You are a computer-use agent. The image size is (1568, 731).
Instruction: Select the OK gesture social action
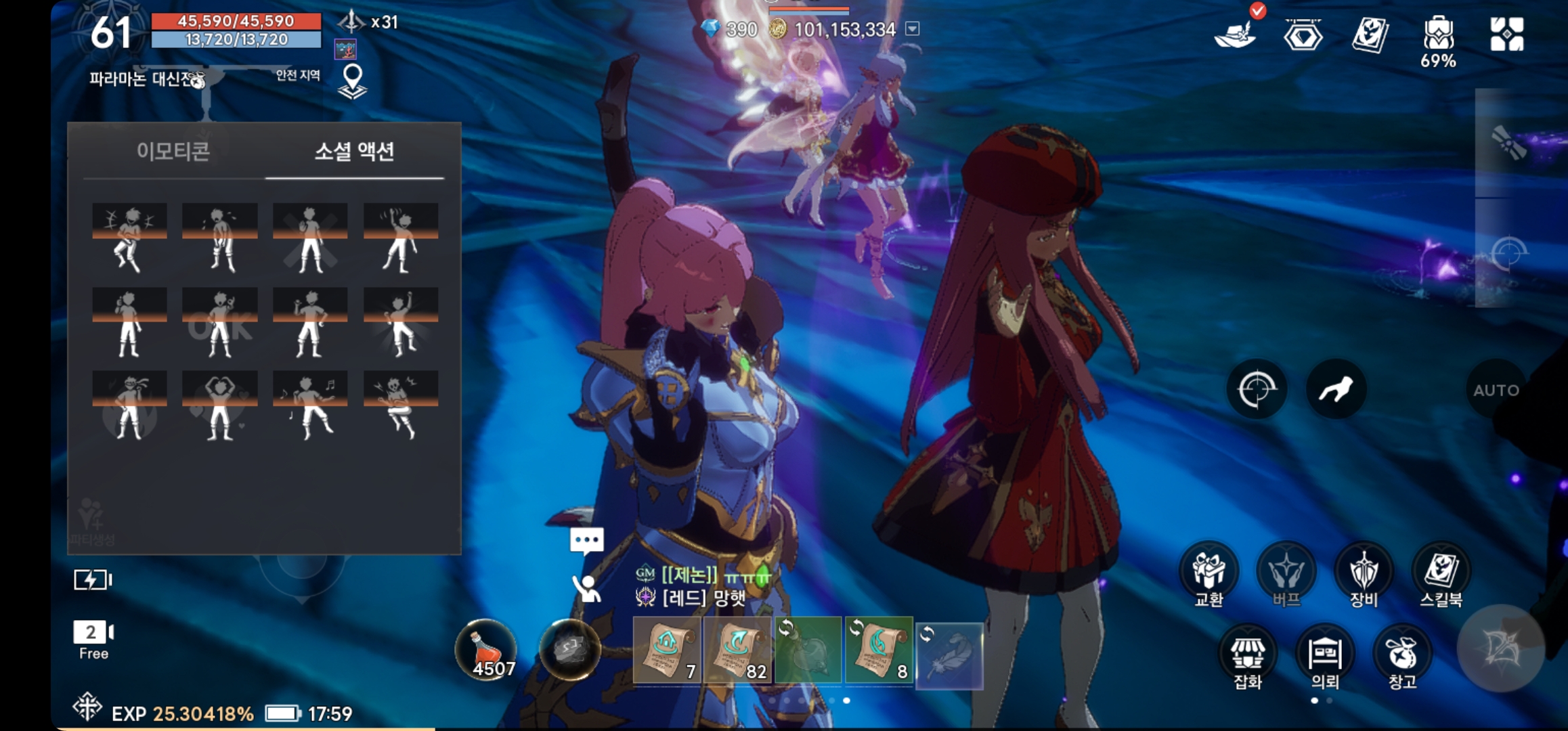click(x=219, y=322)
